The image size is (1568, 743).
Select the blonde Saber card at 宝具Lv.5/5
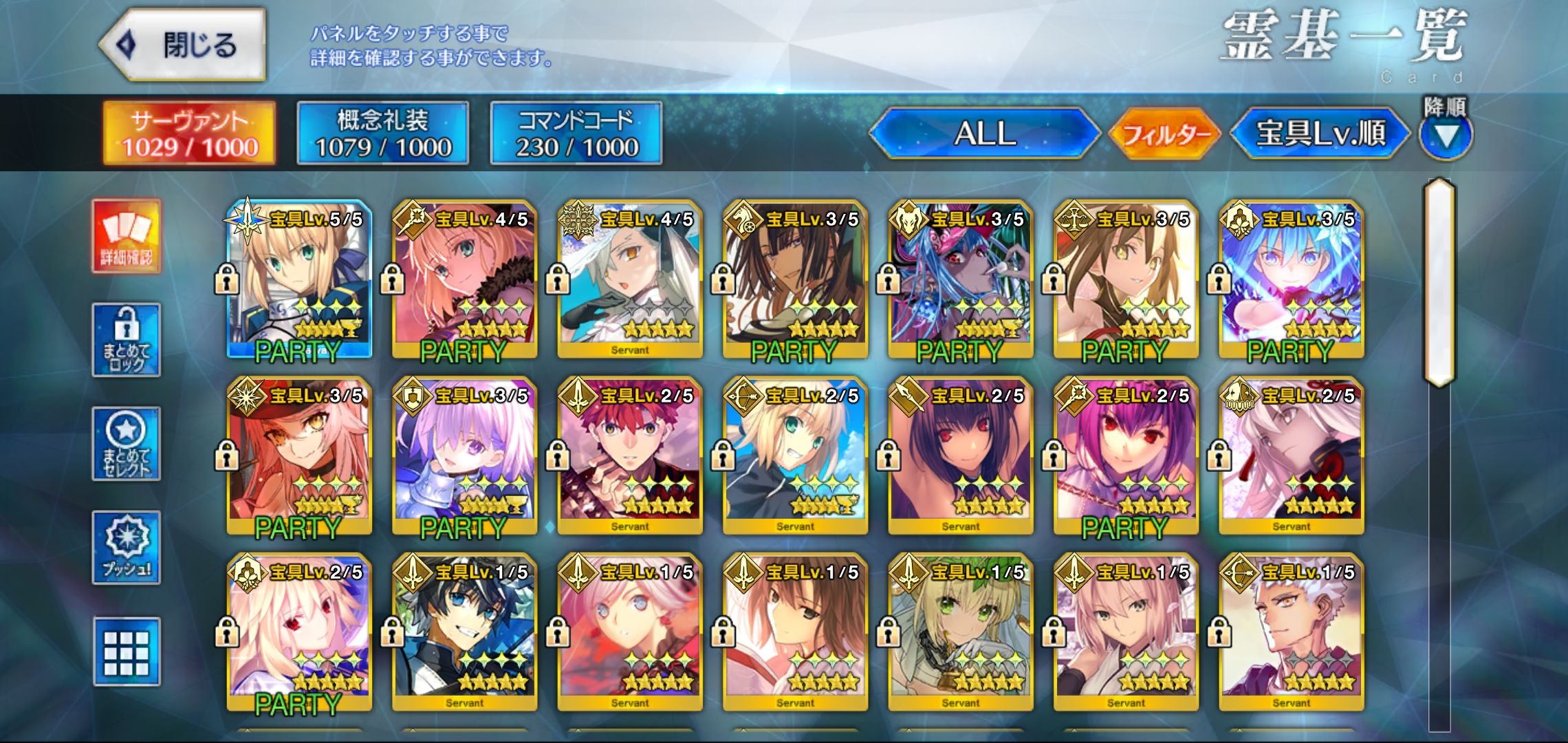pyautogui.click(x=299, y=279)
